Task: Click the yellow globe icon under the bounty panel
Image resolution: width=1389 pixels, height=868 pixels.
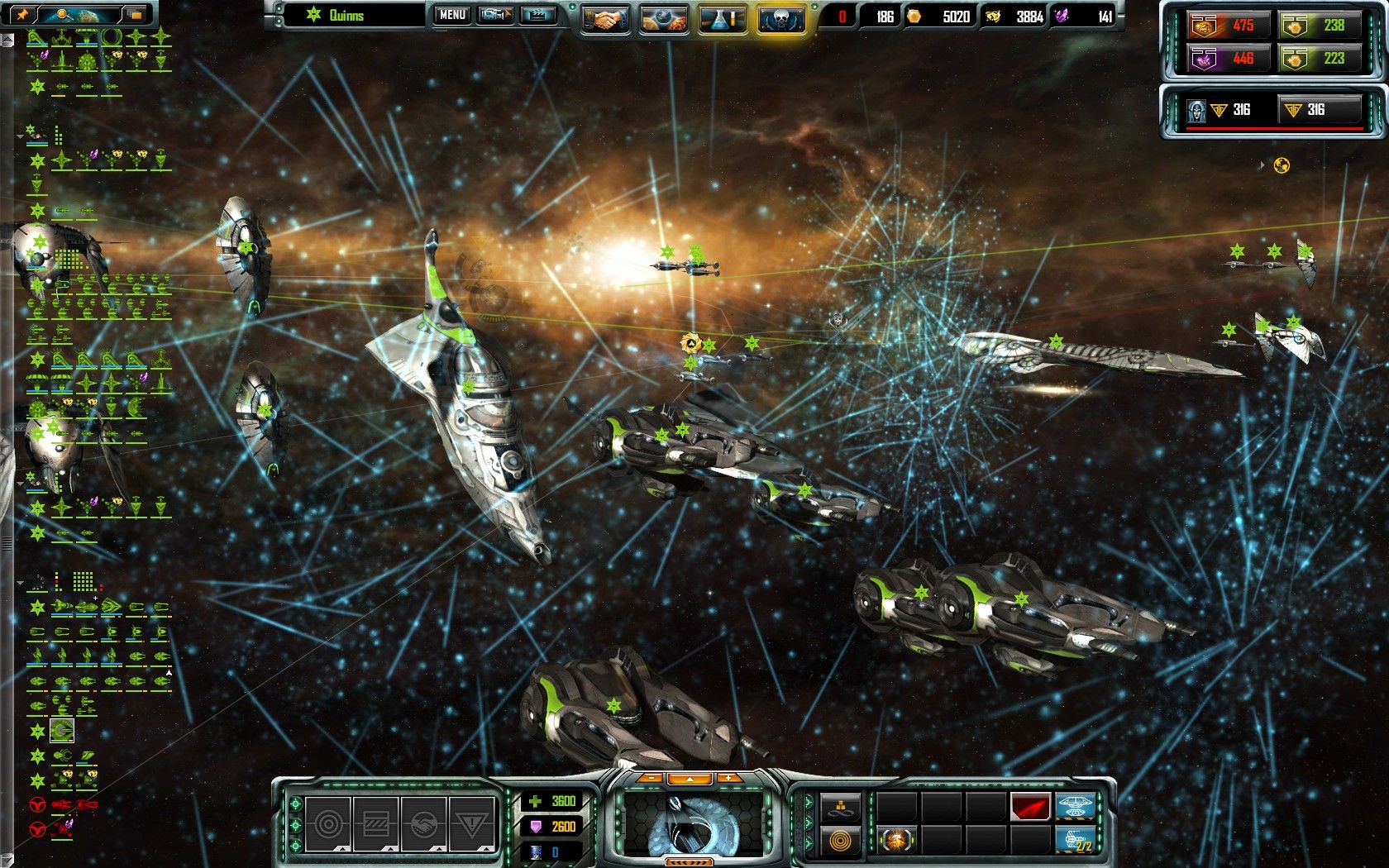Action: (1282, 165)
